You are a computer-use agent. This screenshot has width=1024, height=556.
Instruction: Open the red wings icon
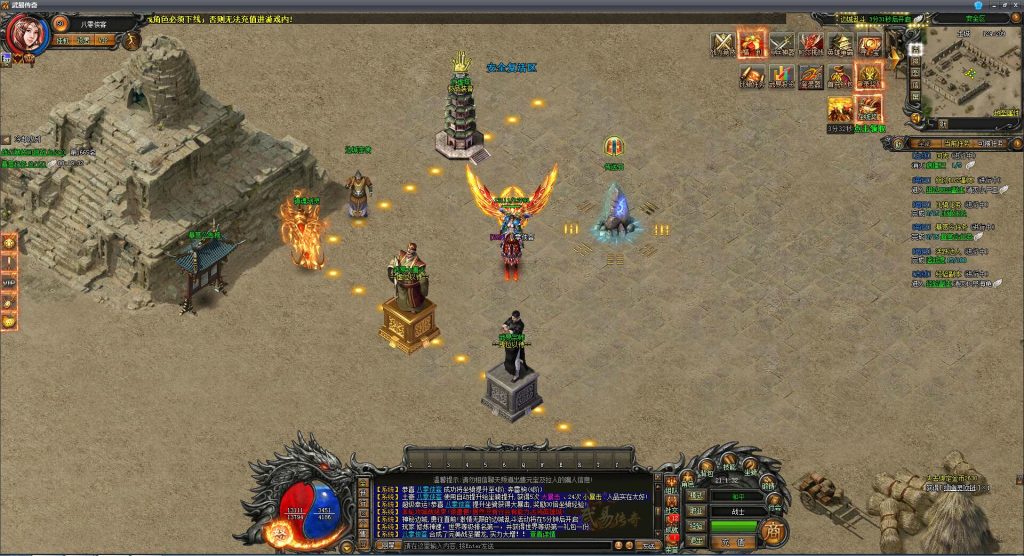pos(811,44)
